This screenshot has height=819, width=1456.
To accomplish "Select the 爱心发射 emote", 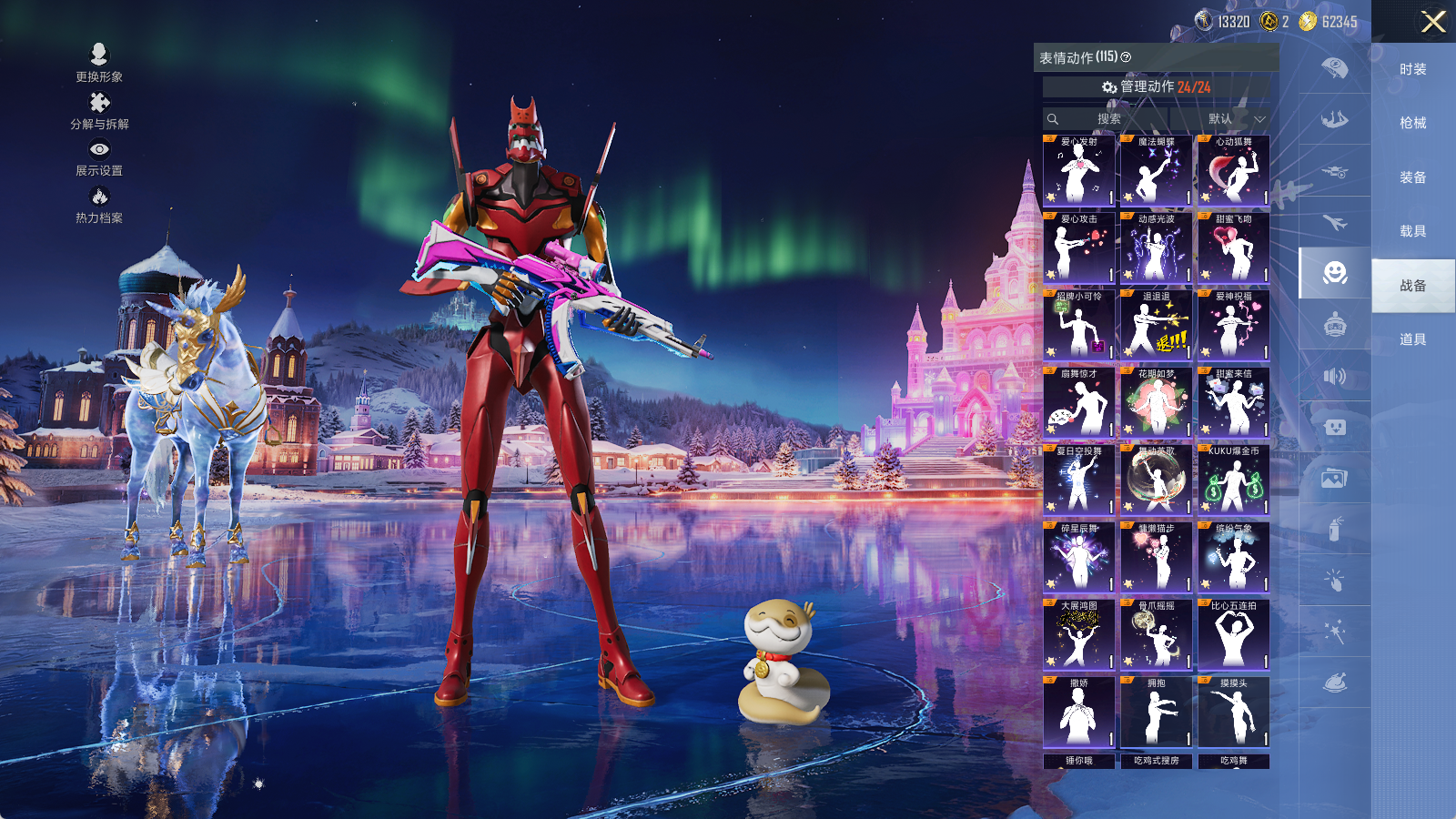I will coord(1078,171).
